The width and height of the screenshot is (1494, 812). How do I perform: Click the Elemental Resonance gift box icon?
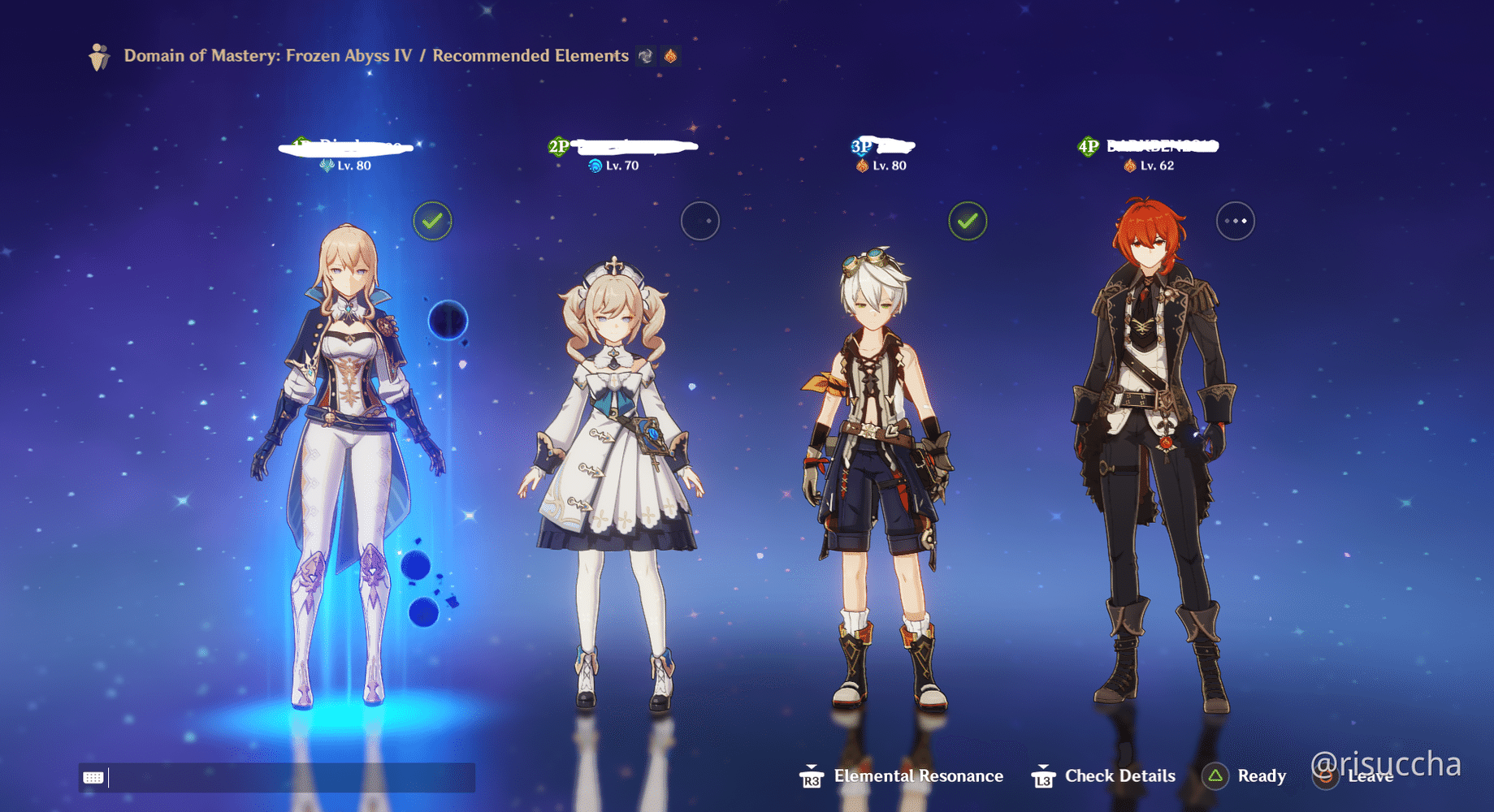[810, 778]
